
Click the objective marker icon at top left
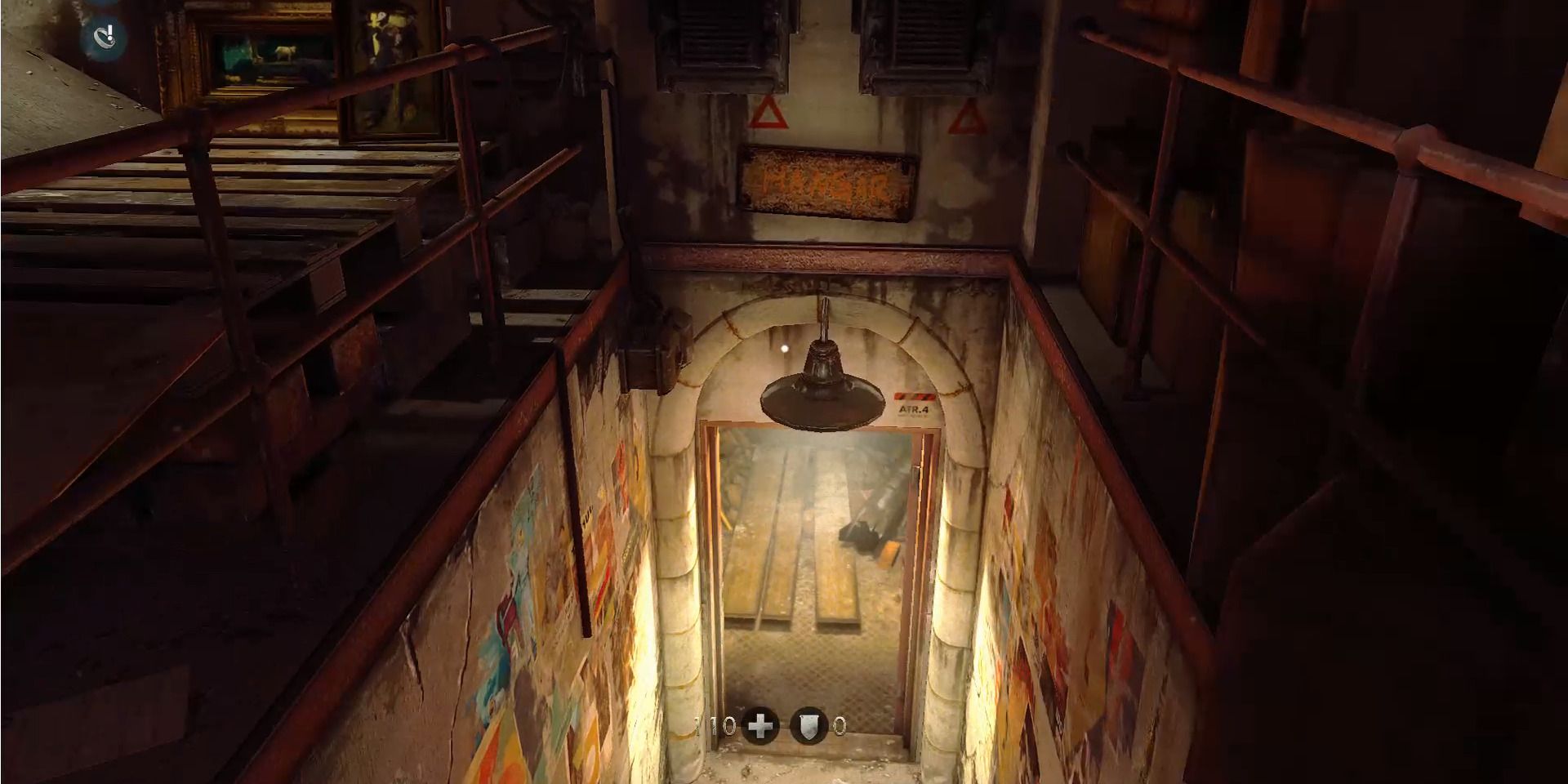point(103,36)
